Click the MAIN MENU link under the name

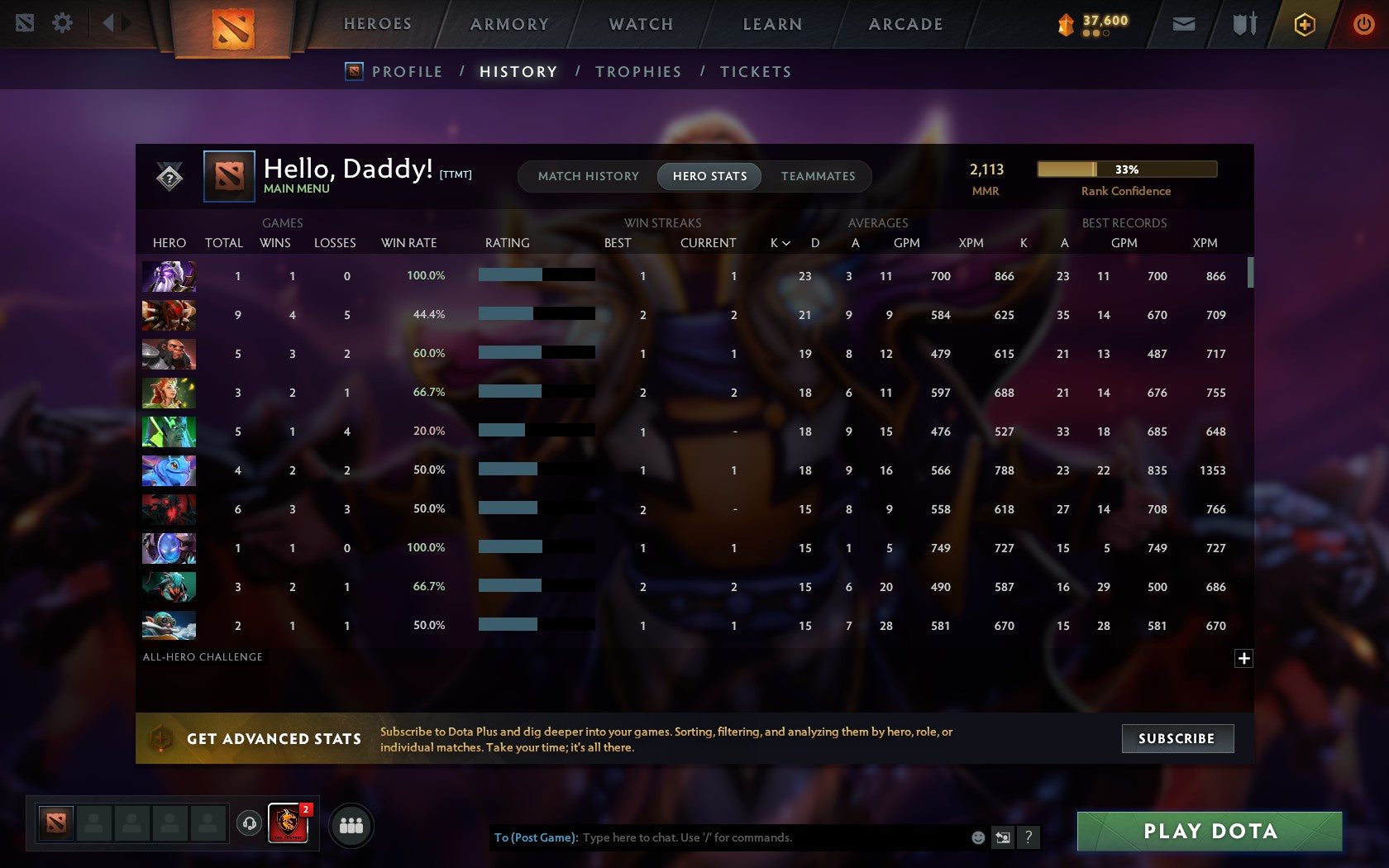(x=295, y=188)
